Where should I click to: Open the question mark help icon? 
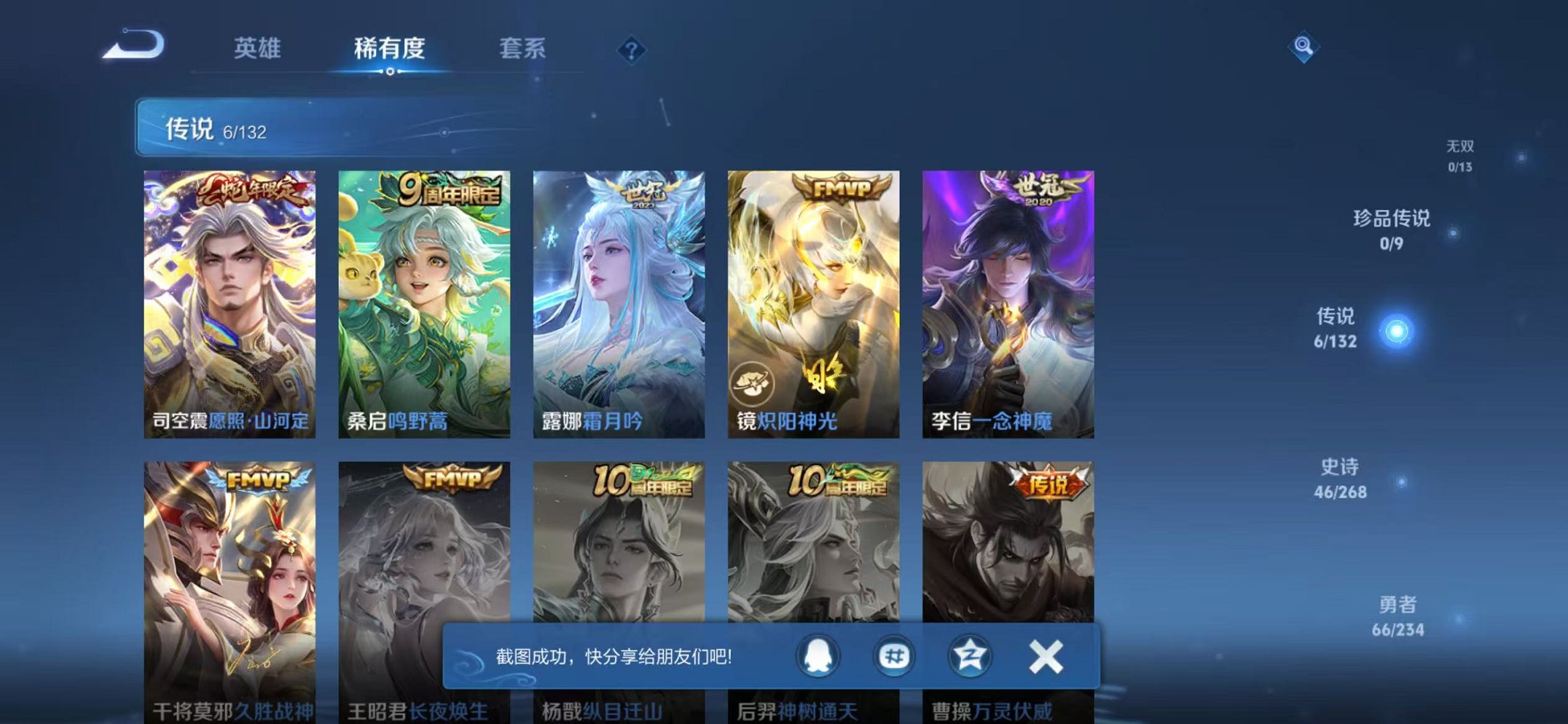tap(633, 49)
